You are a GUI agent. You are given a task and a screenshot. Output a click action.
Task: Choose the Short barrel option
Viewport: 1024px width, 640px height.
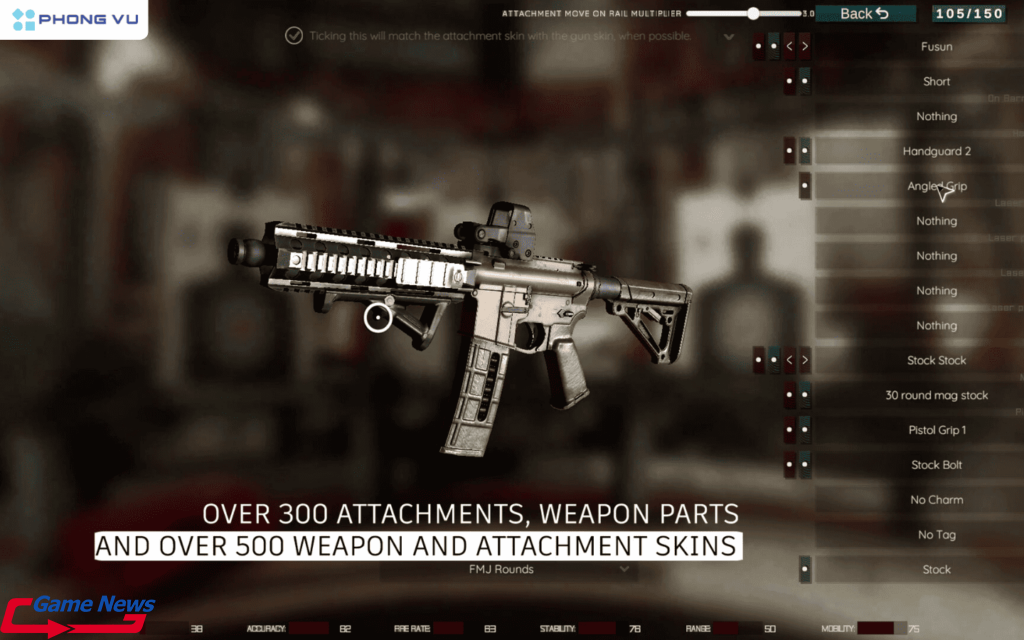(936, 81)
